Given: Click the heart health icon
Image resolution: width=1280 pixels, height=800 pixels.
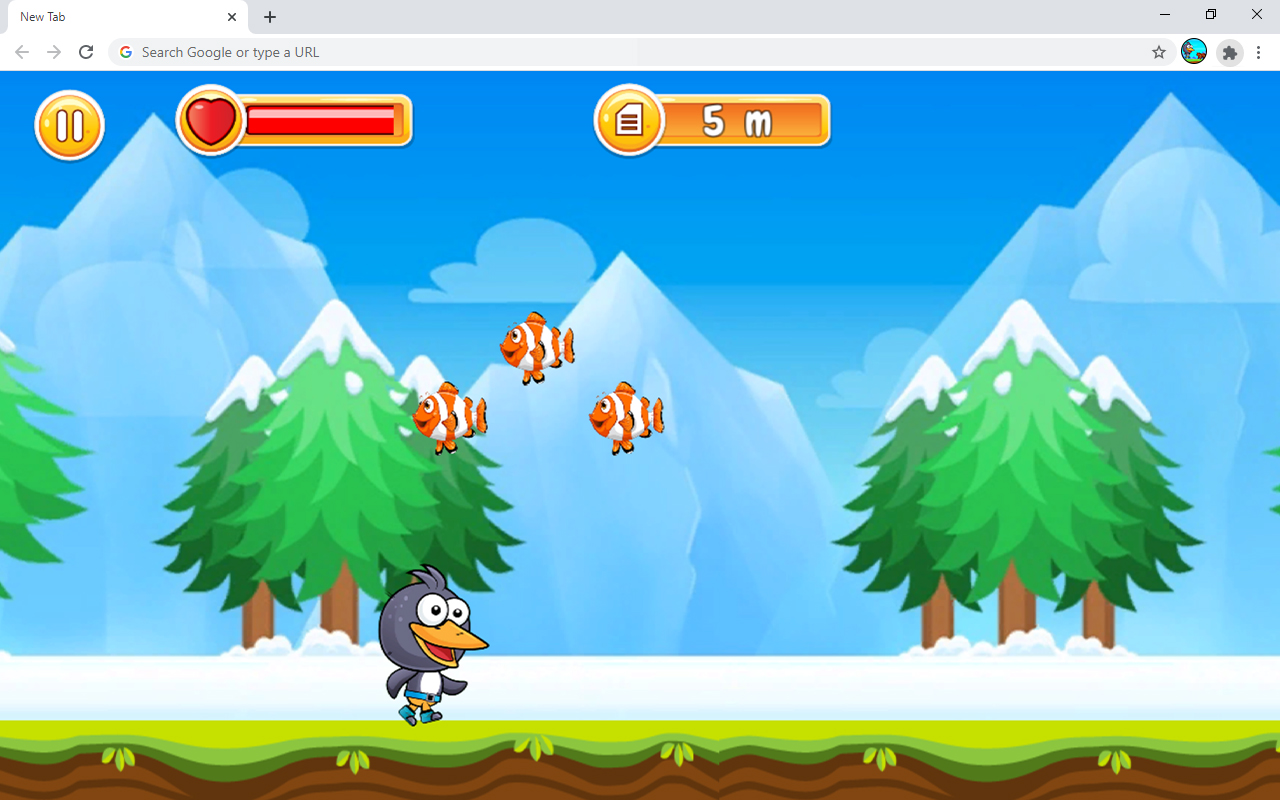Looking at the screenshot, I should click(x=210, y=119).
